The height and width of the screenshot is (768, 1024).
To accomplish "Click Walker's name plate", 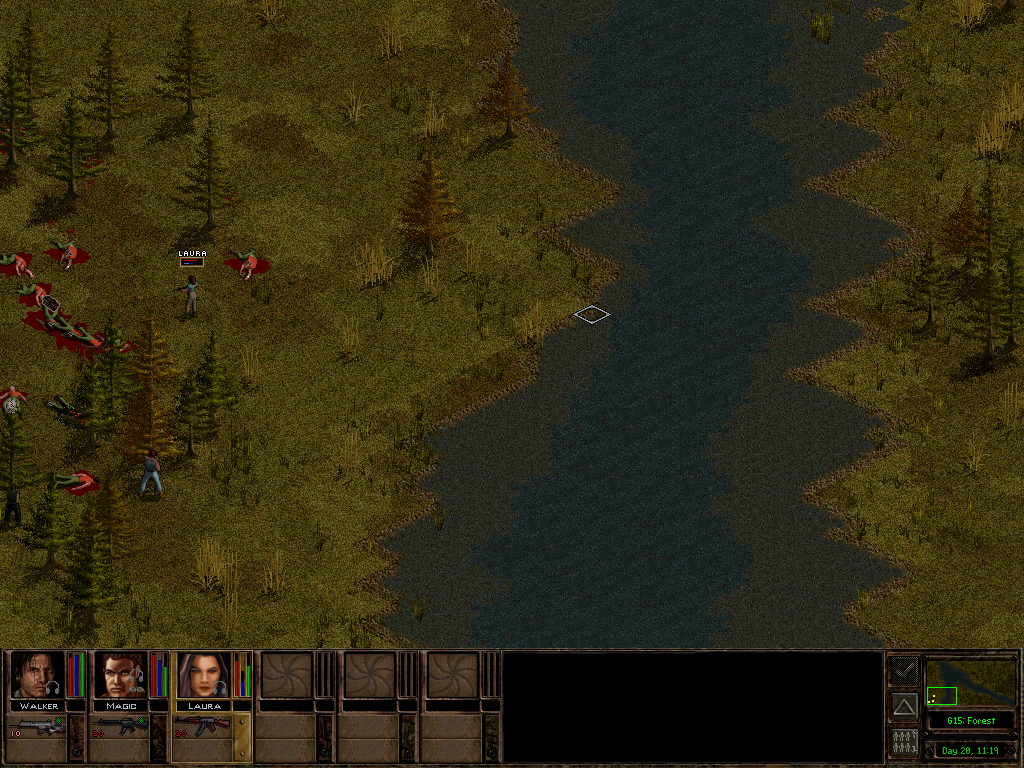I will point(39,706).
